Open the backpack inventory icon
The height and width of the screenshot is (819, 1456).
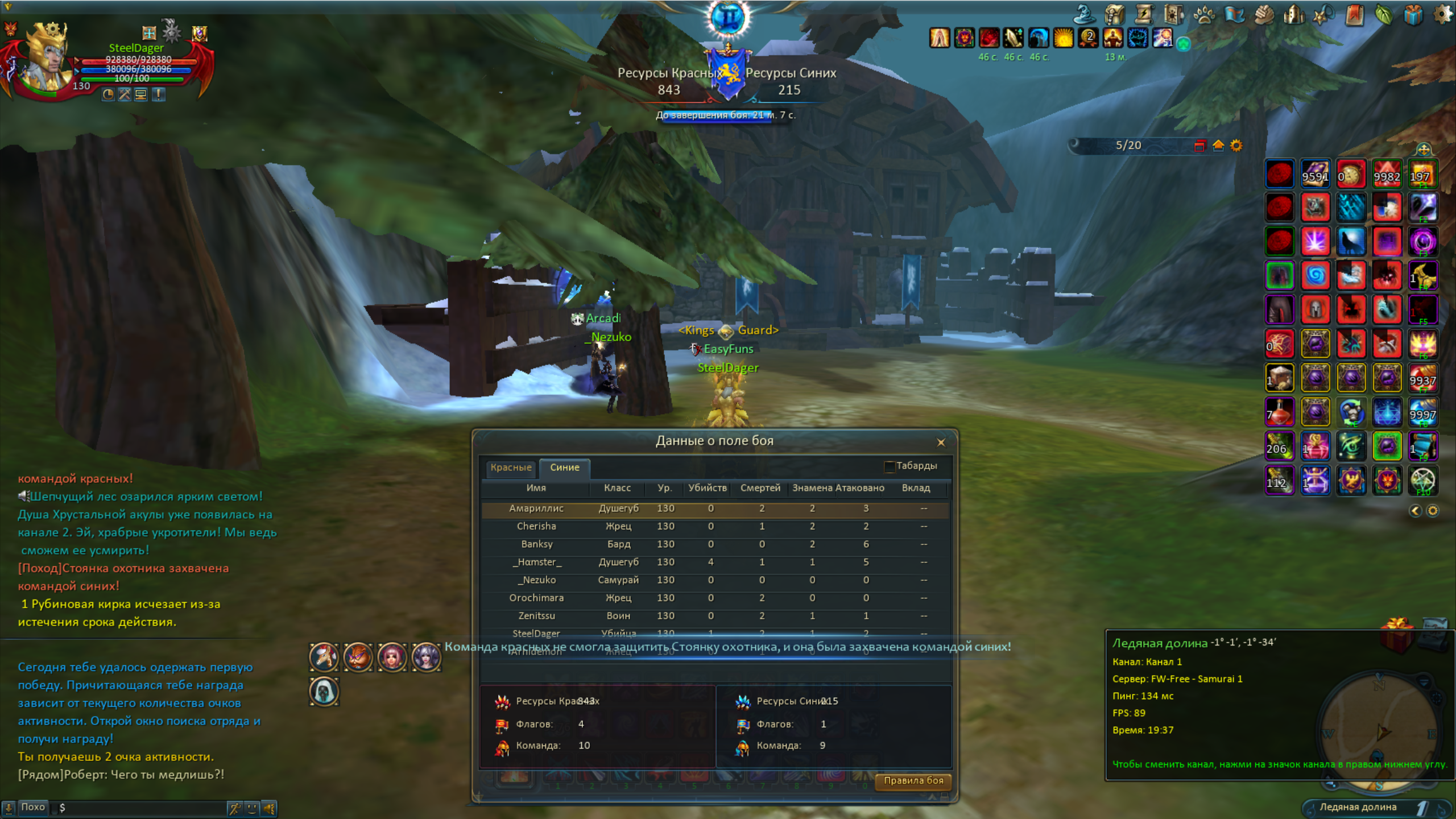pyautogui.click(x=1114, y=15)
